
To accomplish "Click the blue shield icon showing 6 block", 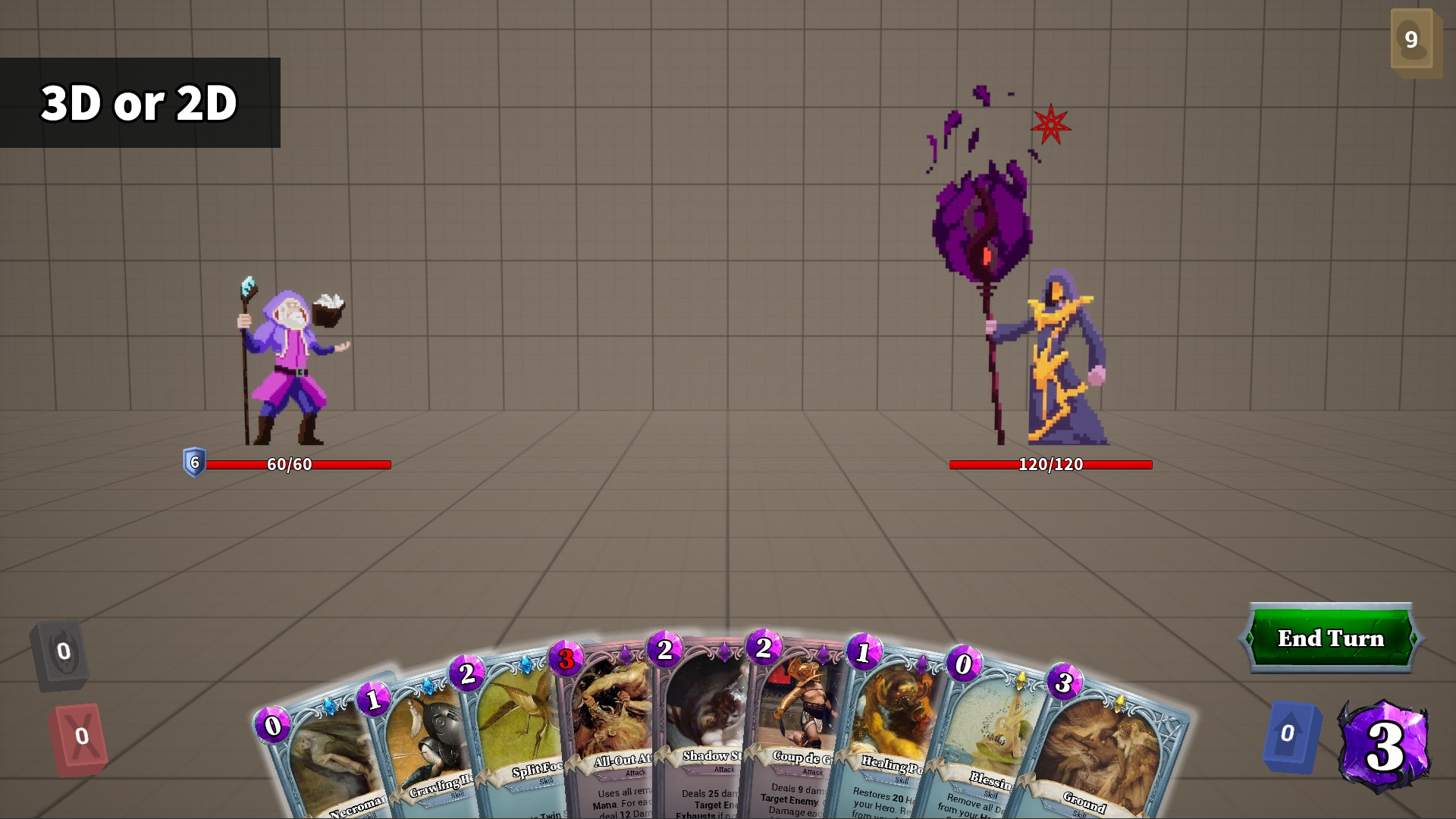I will click(193, 461).
